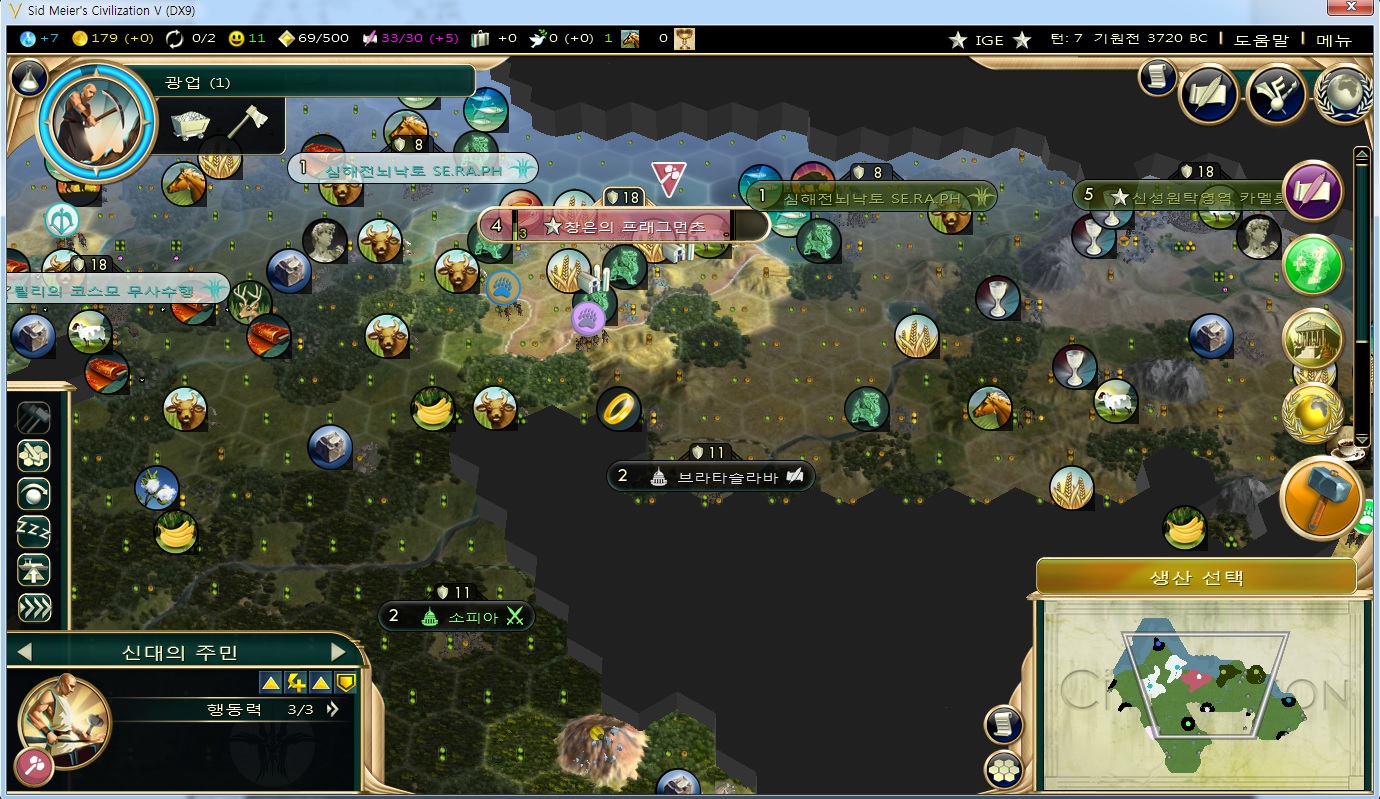Select the green pantheon notification

[x=1312, y=266]
